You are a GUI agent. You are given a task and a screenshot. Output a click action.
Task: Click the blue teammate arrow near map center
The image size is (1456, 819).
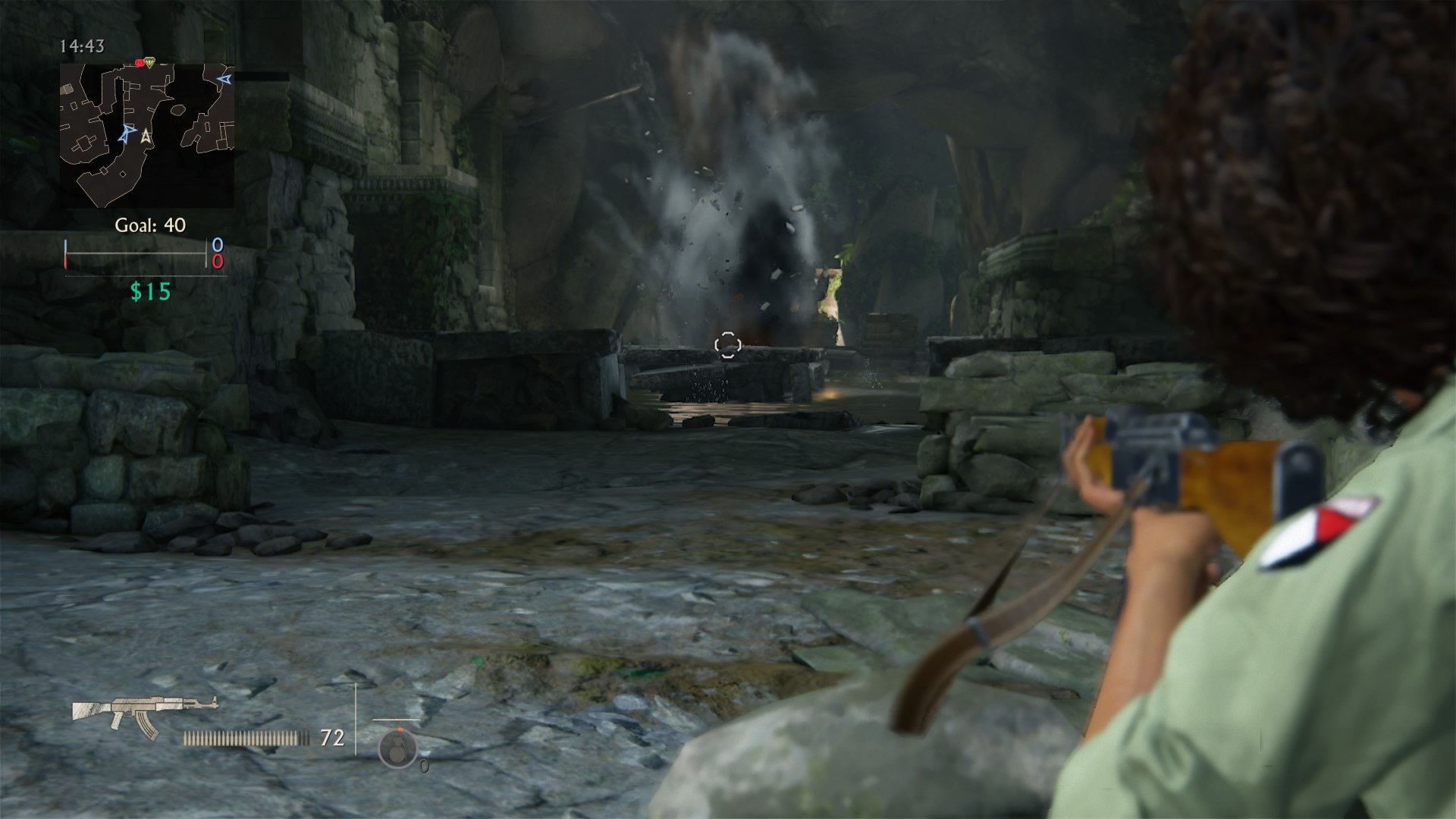124,135
